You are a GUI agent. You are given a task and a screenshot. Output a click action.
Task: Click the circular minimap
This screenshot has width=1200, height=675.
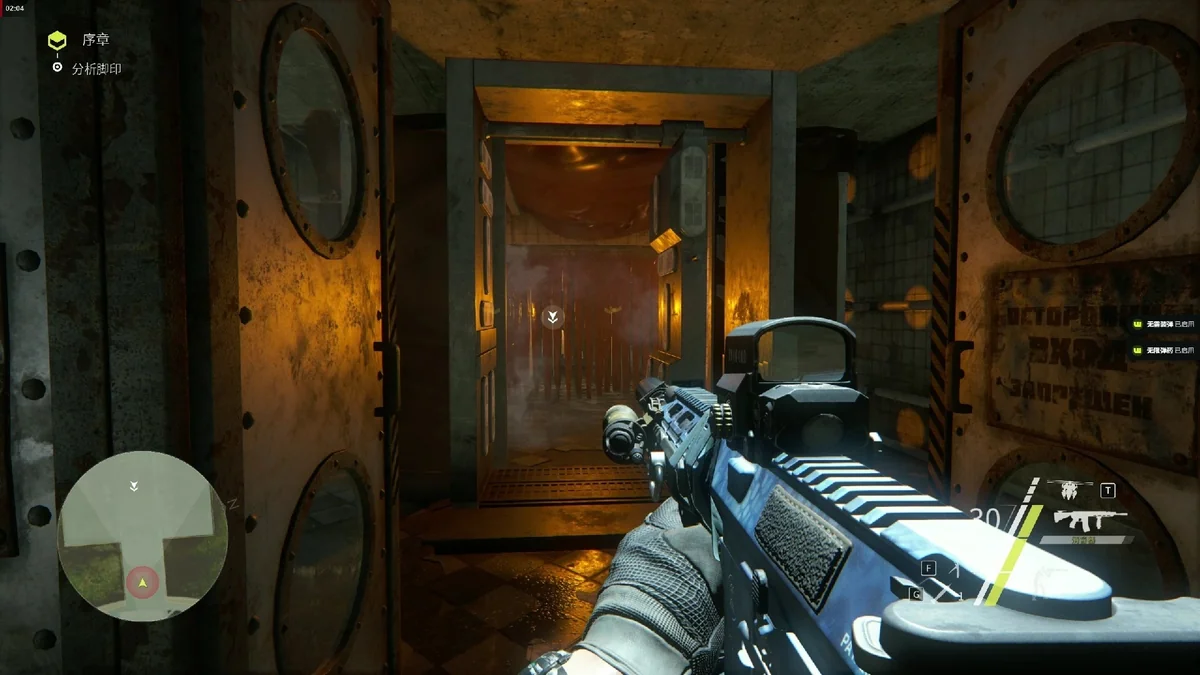point(142,536)
